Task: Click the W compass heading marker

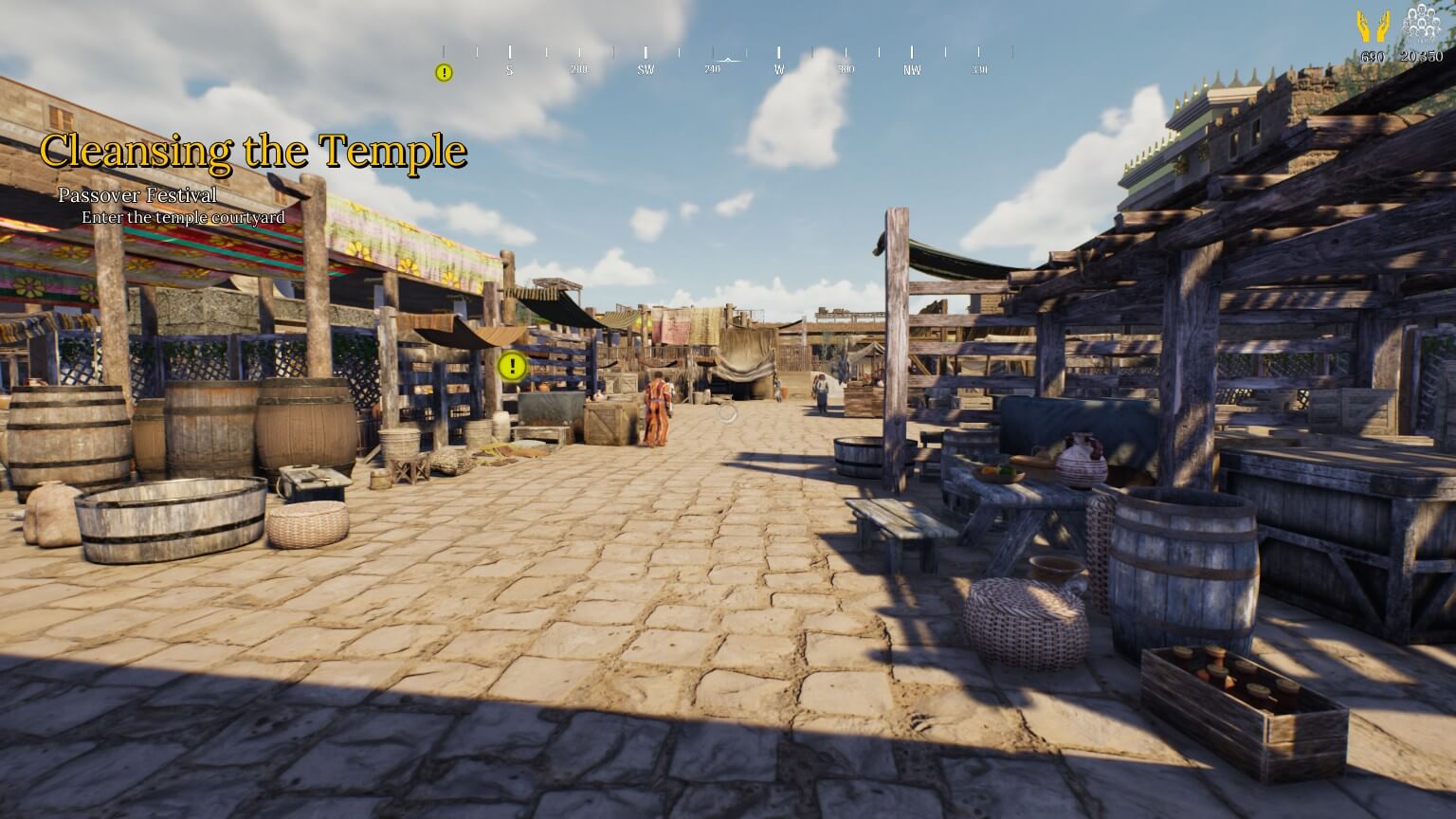Action: (x=777, y=69)
